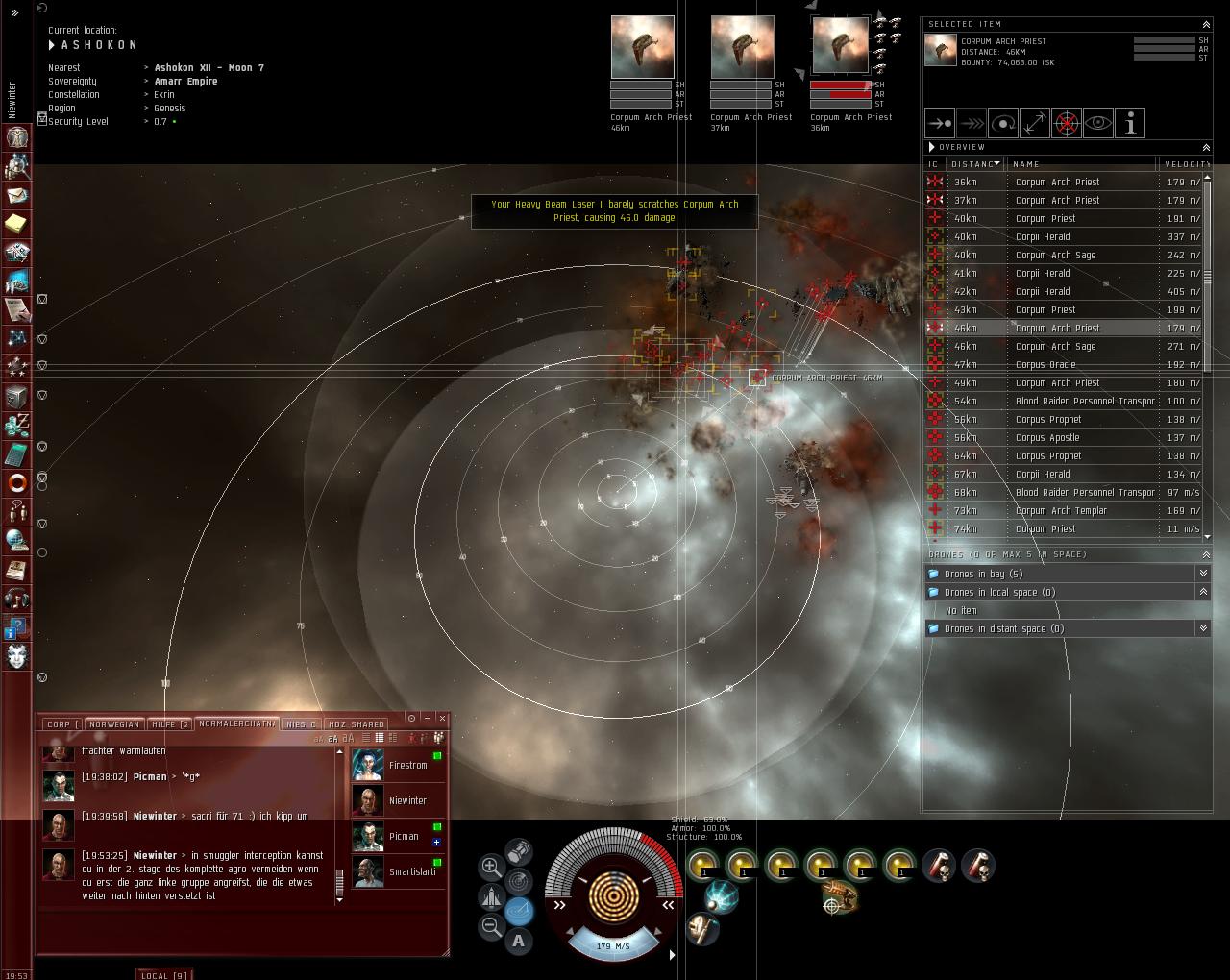Select Corpus Apostle in the overview list

point(1047,438)
